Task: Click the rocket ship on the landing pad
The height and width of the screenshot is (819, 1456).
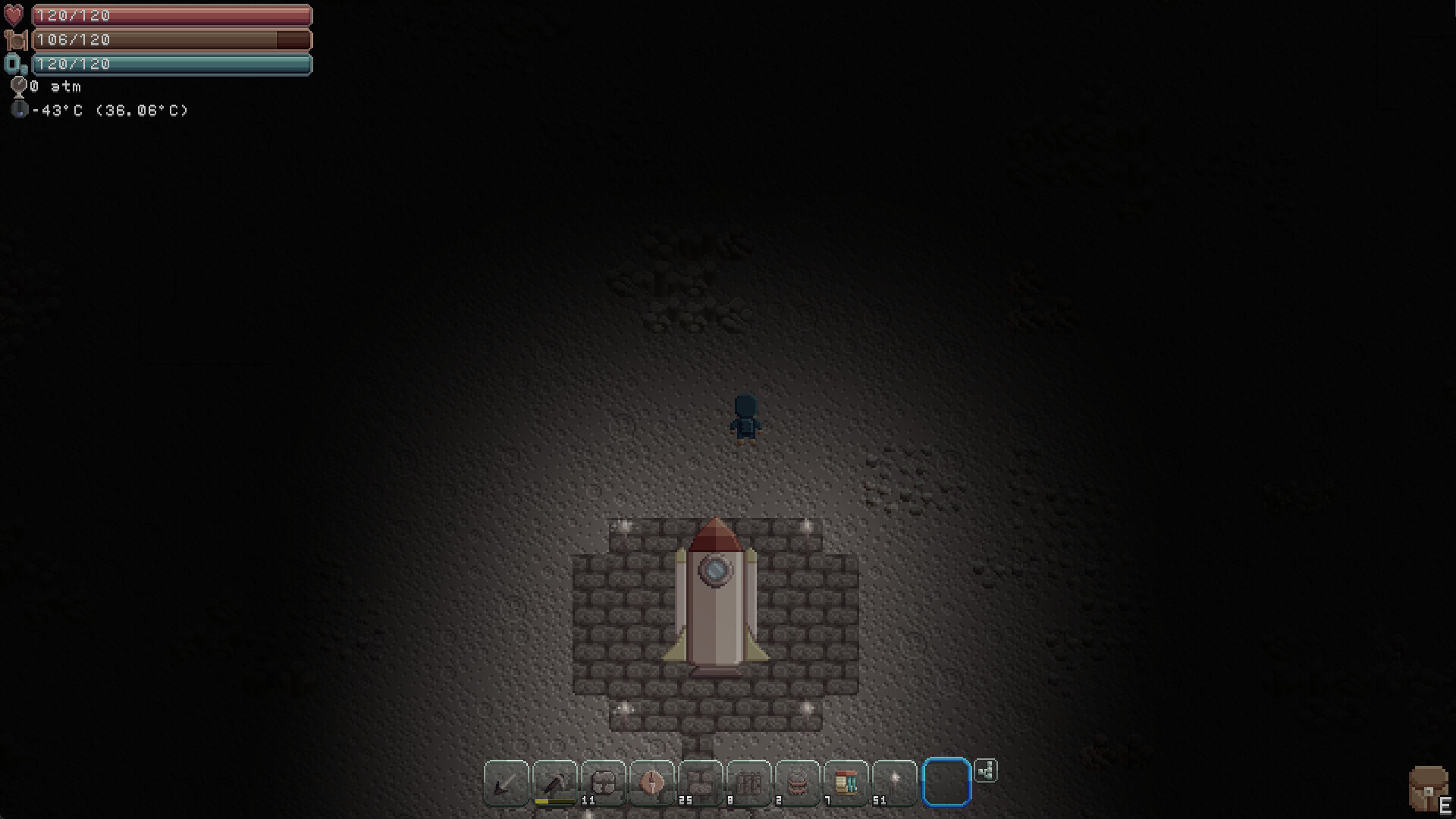Action: click(715, 599)
